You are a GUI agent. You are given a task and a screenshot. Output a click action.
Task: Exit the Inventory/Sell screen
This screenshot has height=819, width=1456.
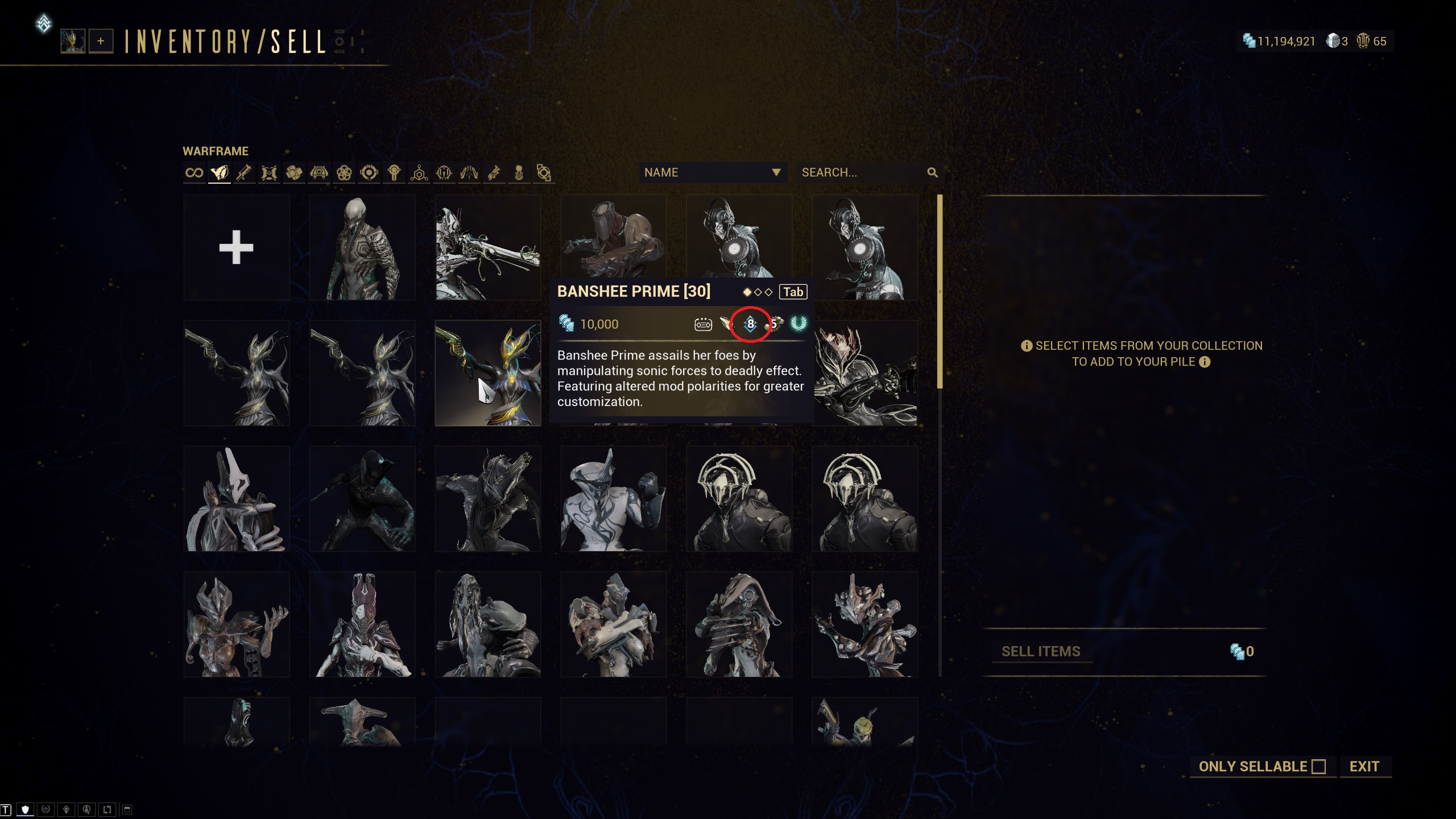(x=1364, y=767)
